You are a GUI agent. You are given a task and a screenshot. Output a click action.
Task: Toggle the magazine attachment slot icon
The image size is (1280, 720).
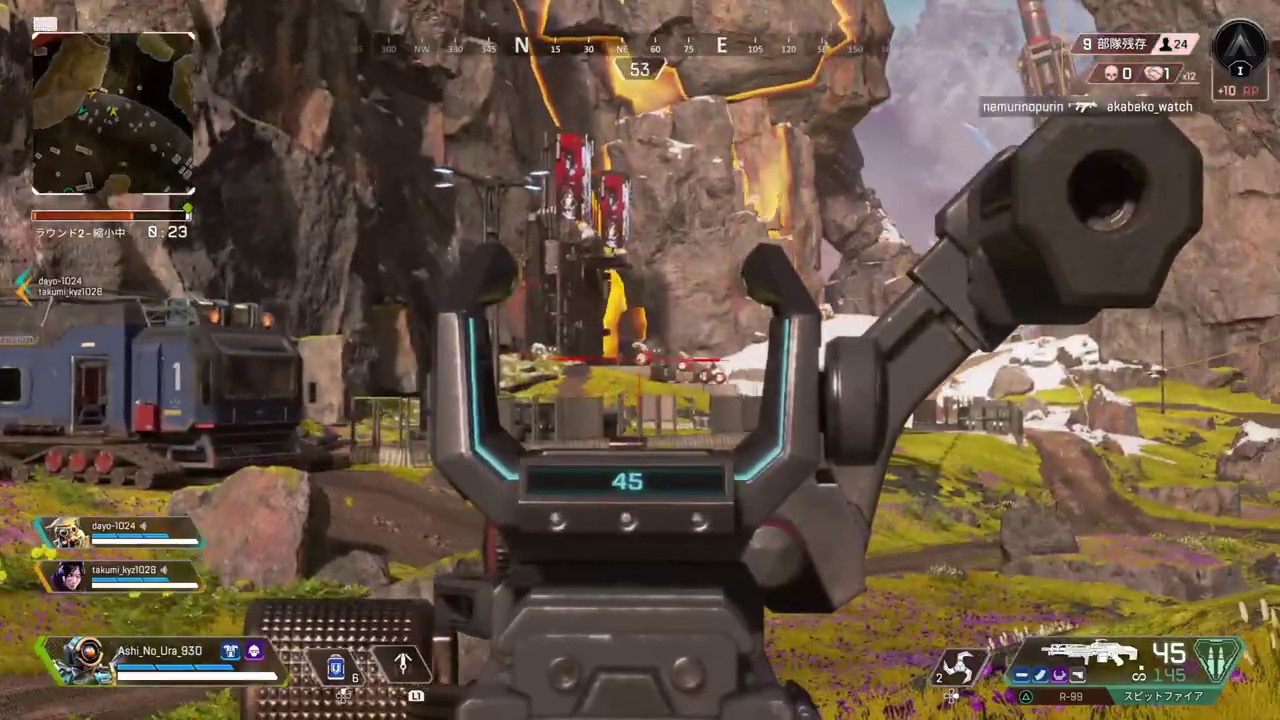tap(1039, 675)
